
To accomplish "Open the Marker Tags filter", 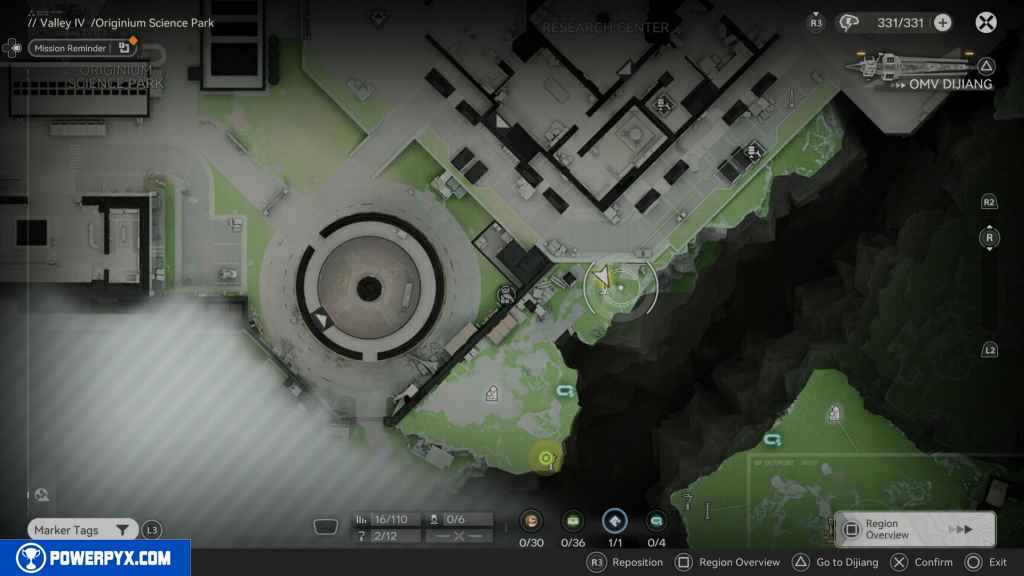I will point(84,530).
